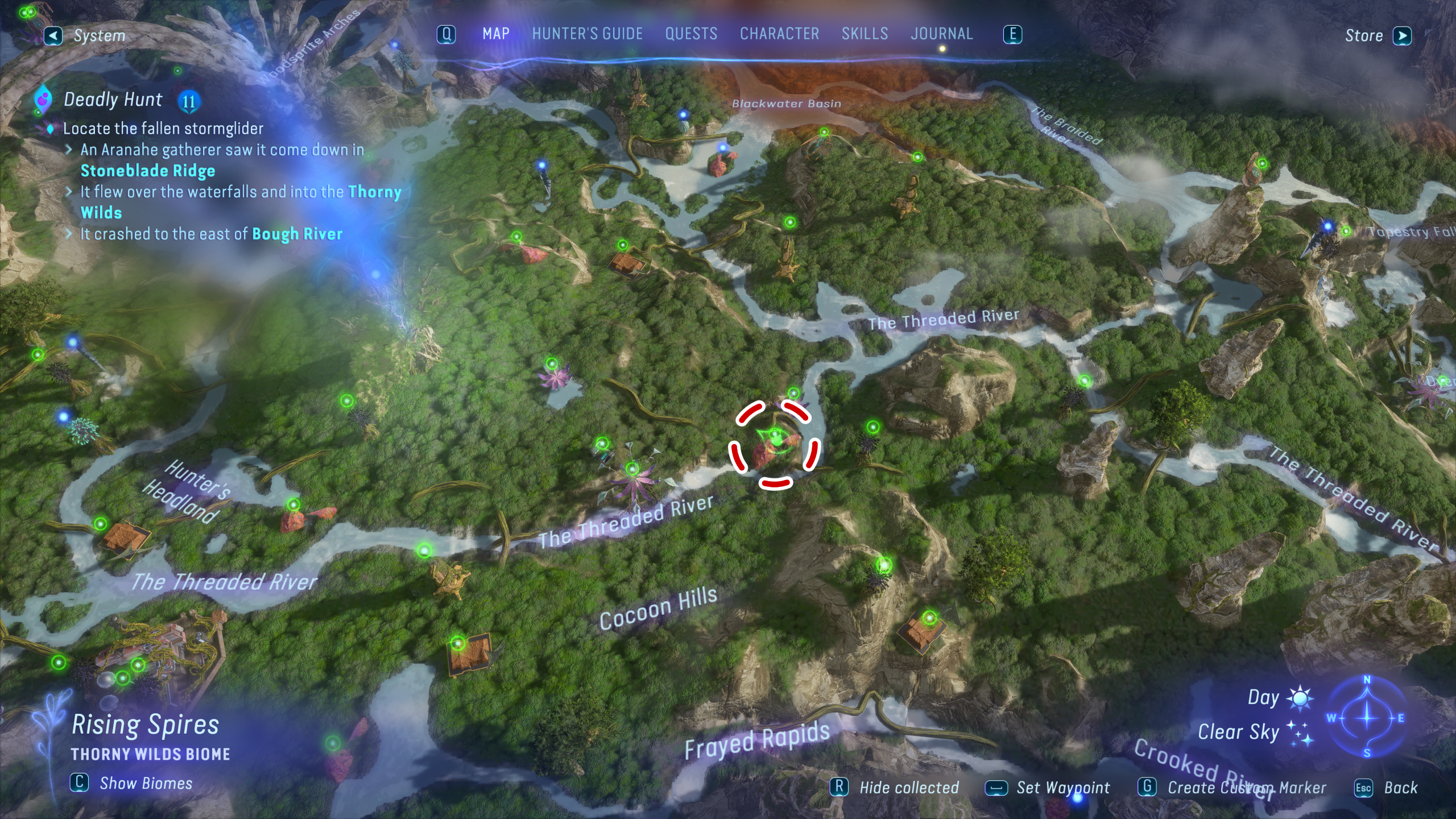Screen dimensions: 1456x819
Task: Select the Character tab
Action: 779,34
